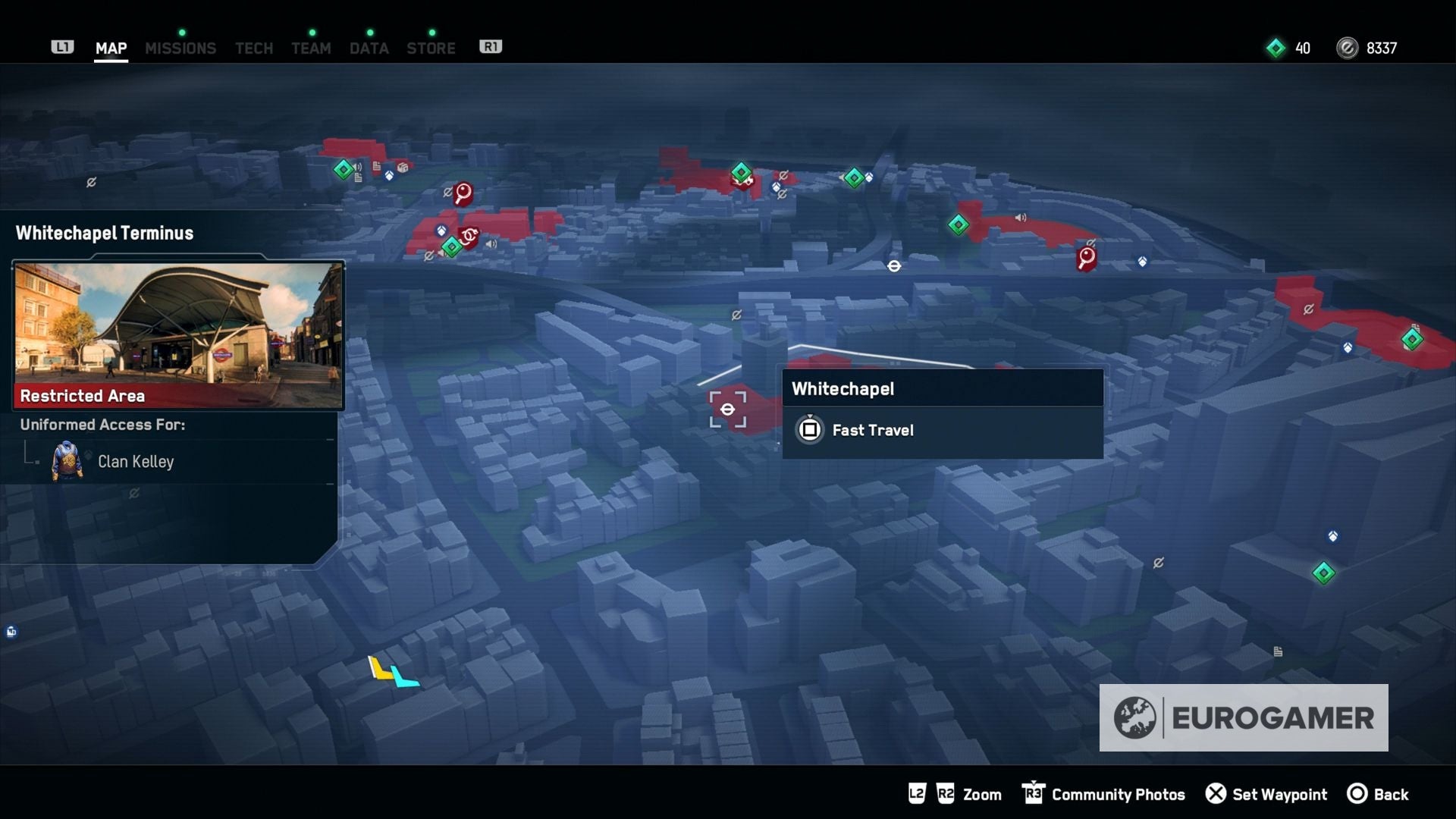Open the TEAM tab
Screen dimensions: 1456x819
click(311, 48)
